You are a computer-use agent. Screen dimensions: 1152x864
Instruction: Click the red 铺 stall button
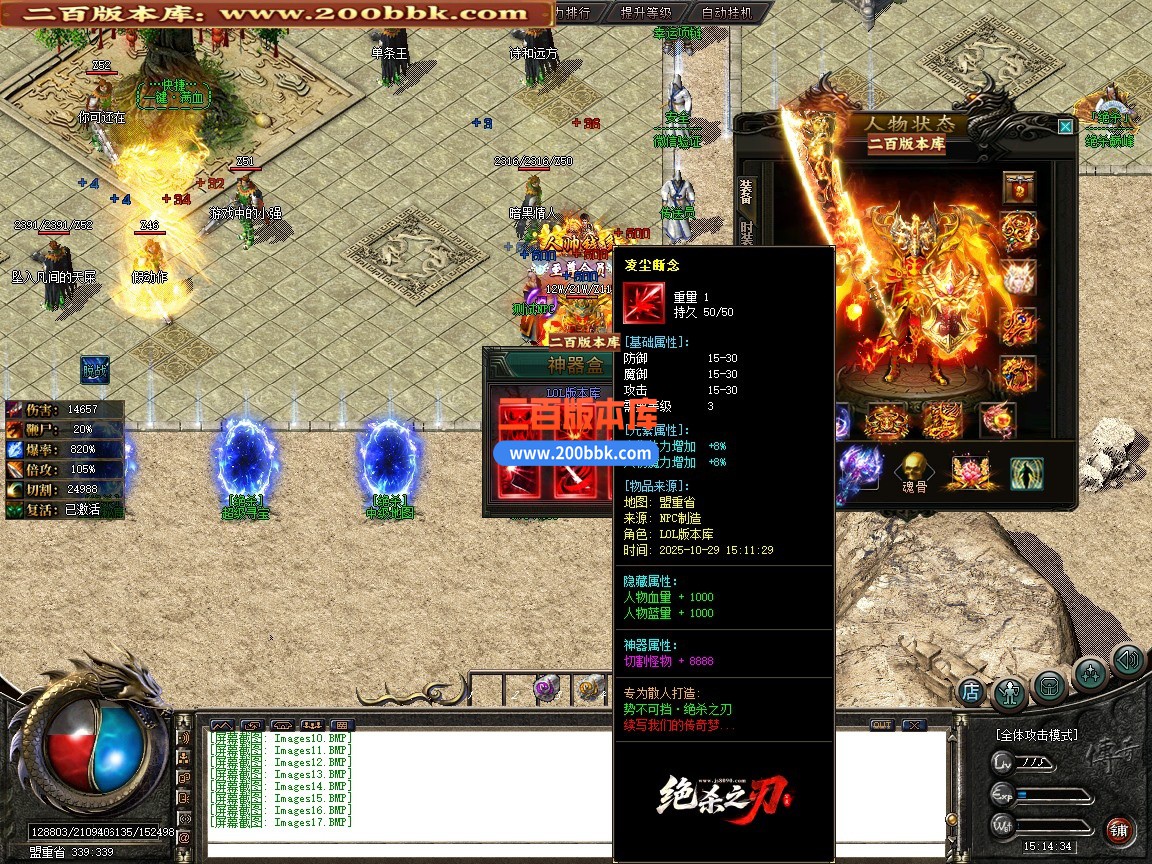pos(1118,830)
